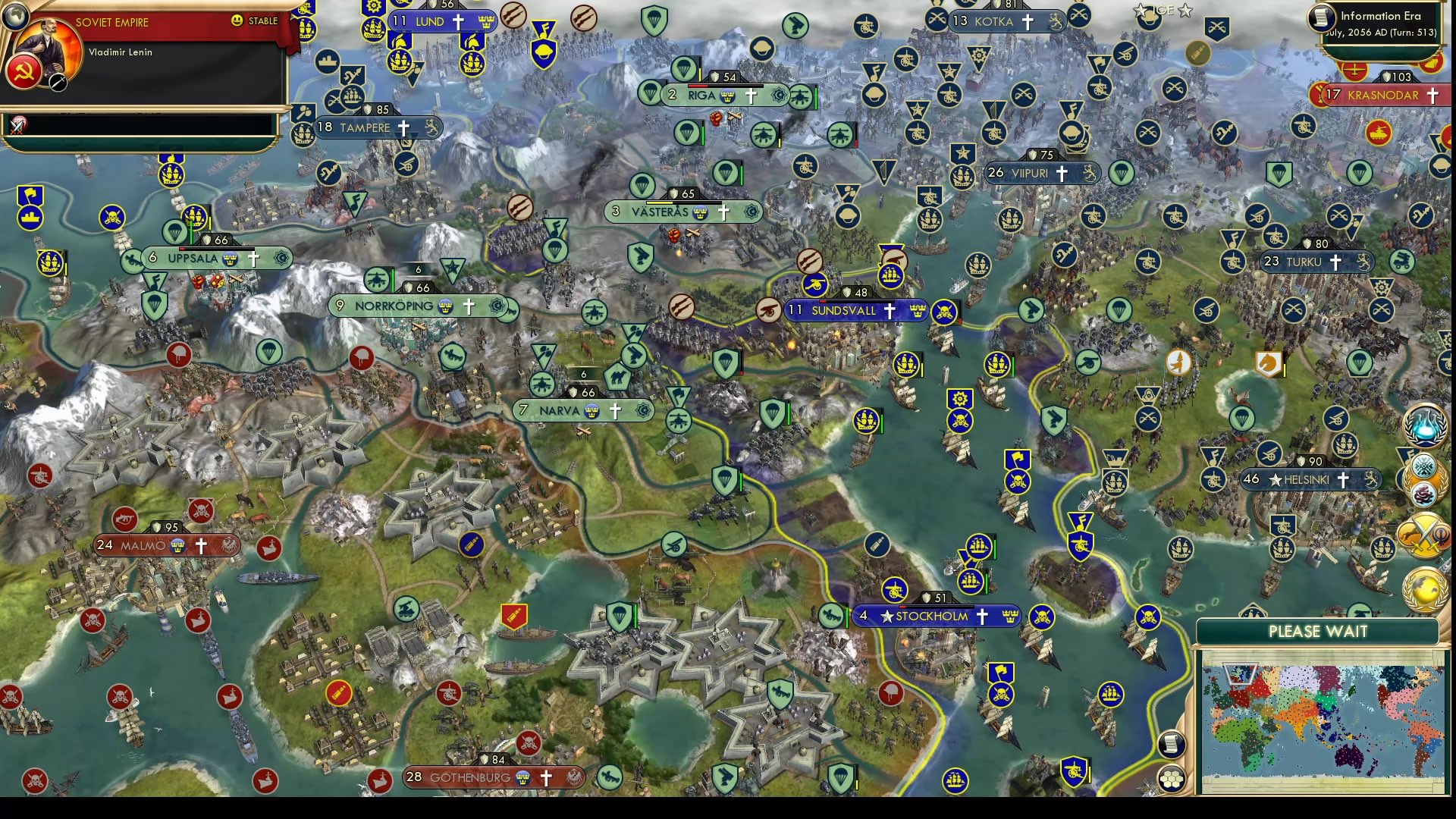Click the gear city-focus icon on Riga's banner
The height and width of the screenshot is (819, 1456).
[x=780, y=96]
